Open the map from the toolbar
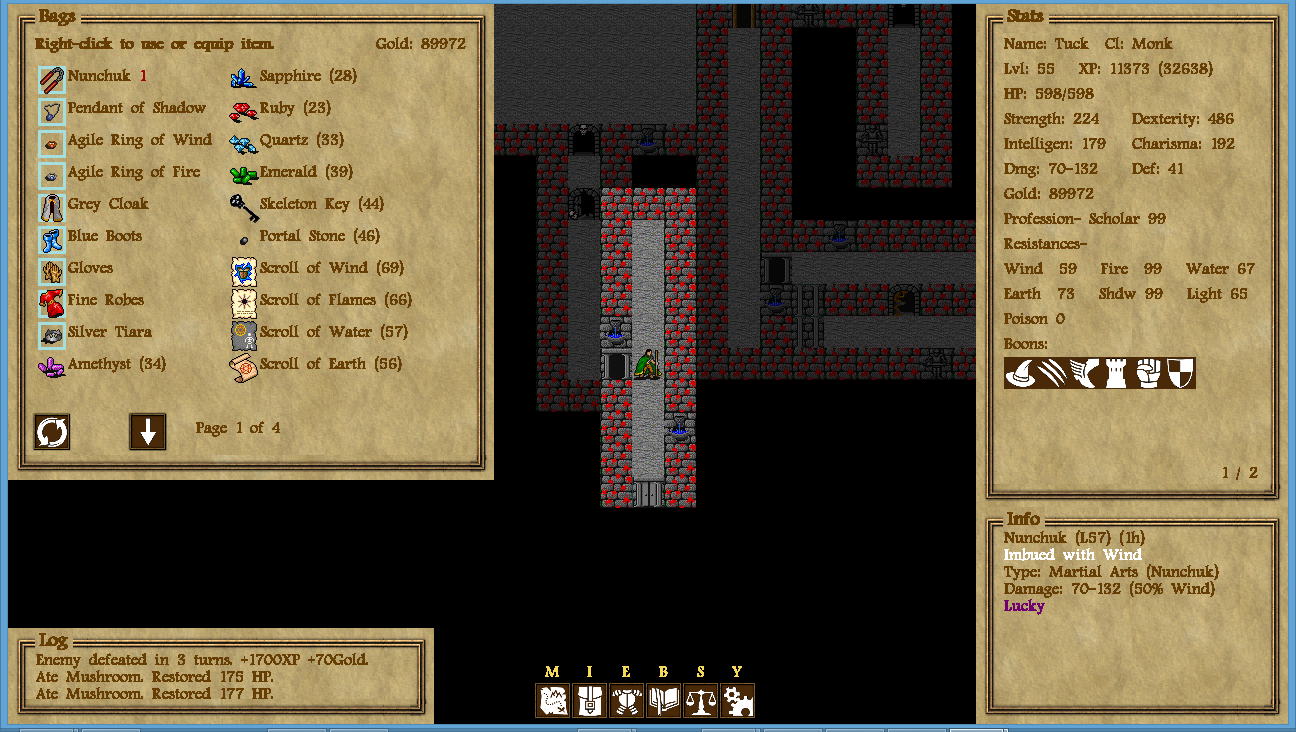 coord(553,700)
